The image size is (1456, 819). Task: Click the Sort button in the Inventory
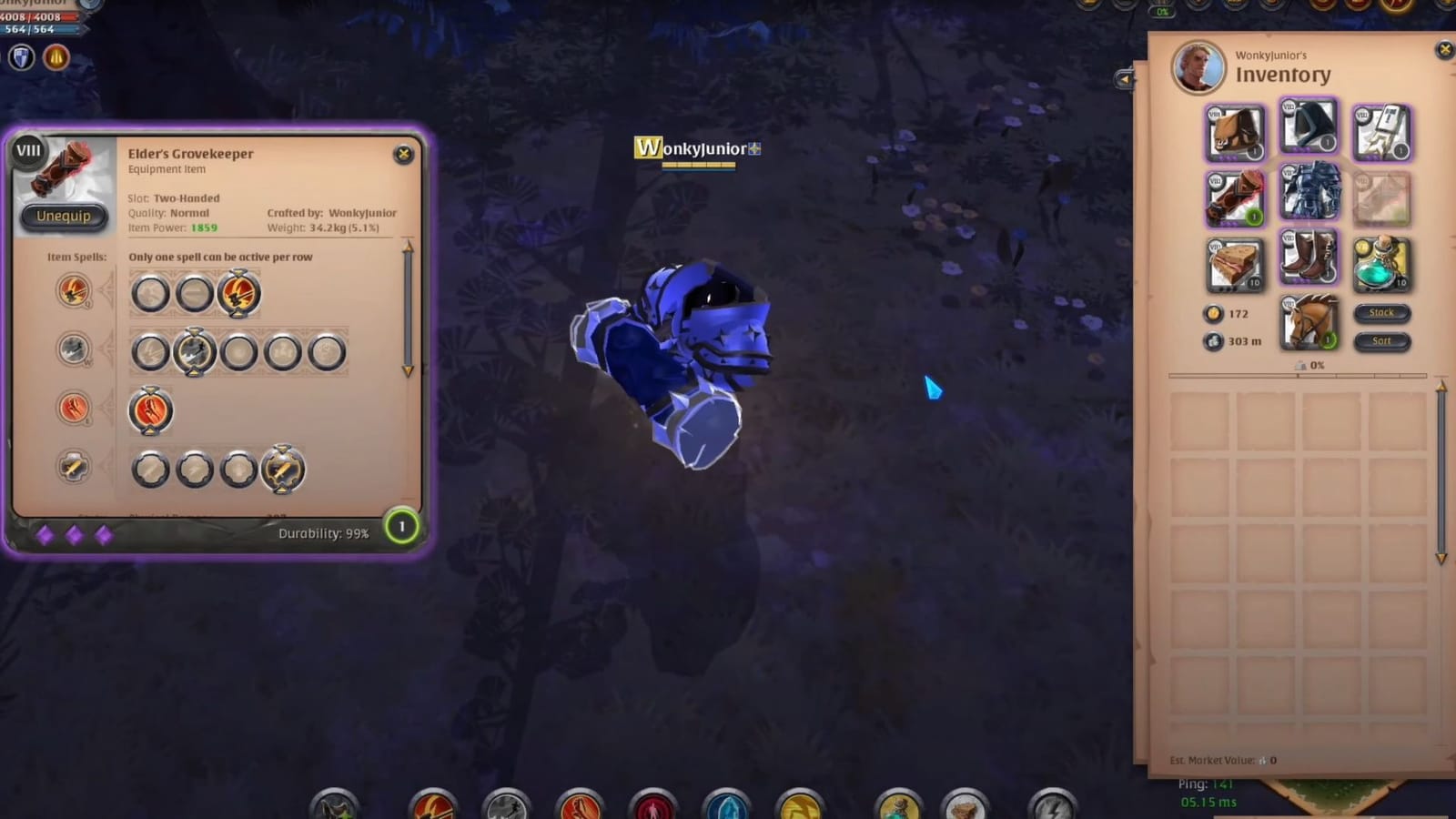[1381, 341]
